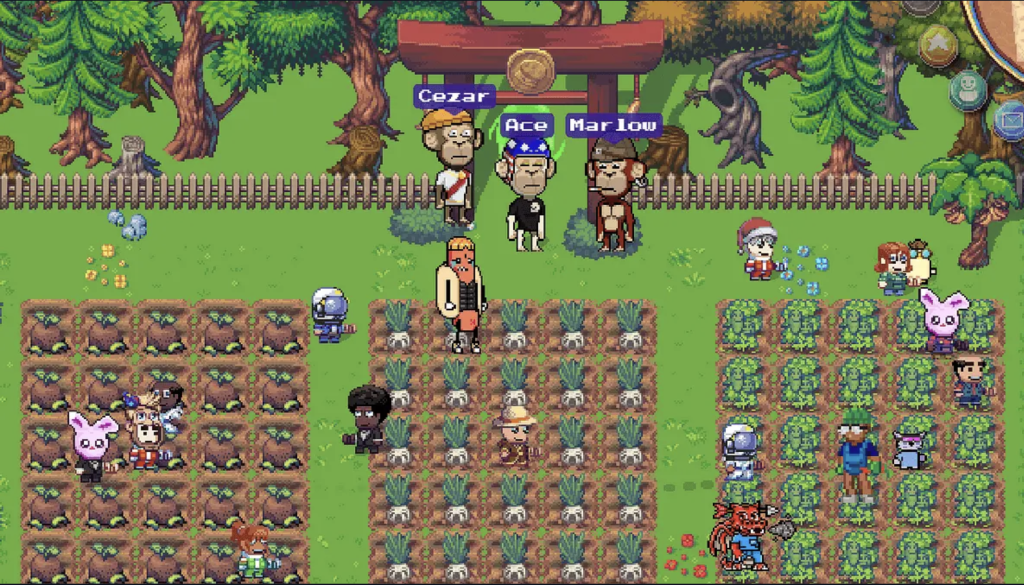Open the star badge menu button
Image resolution: width=1024 pixels, height=585 pixels.
(938, 45)
